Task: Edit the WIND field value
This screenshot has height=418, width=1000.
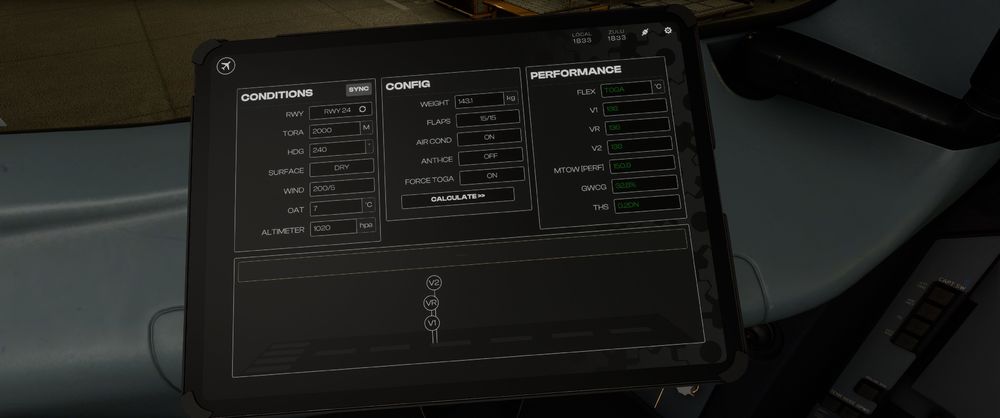Action: pyautogui.click(x=341, y=188)
